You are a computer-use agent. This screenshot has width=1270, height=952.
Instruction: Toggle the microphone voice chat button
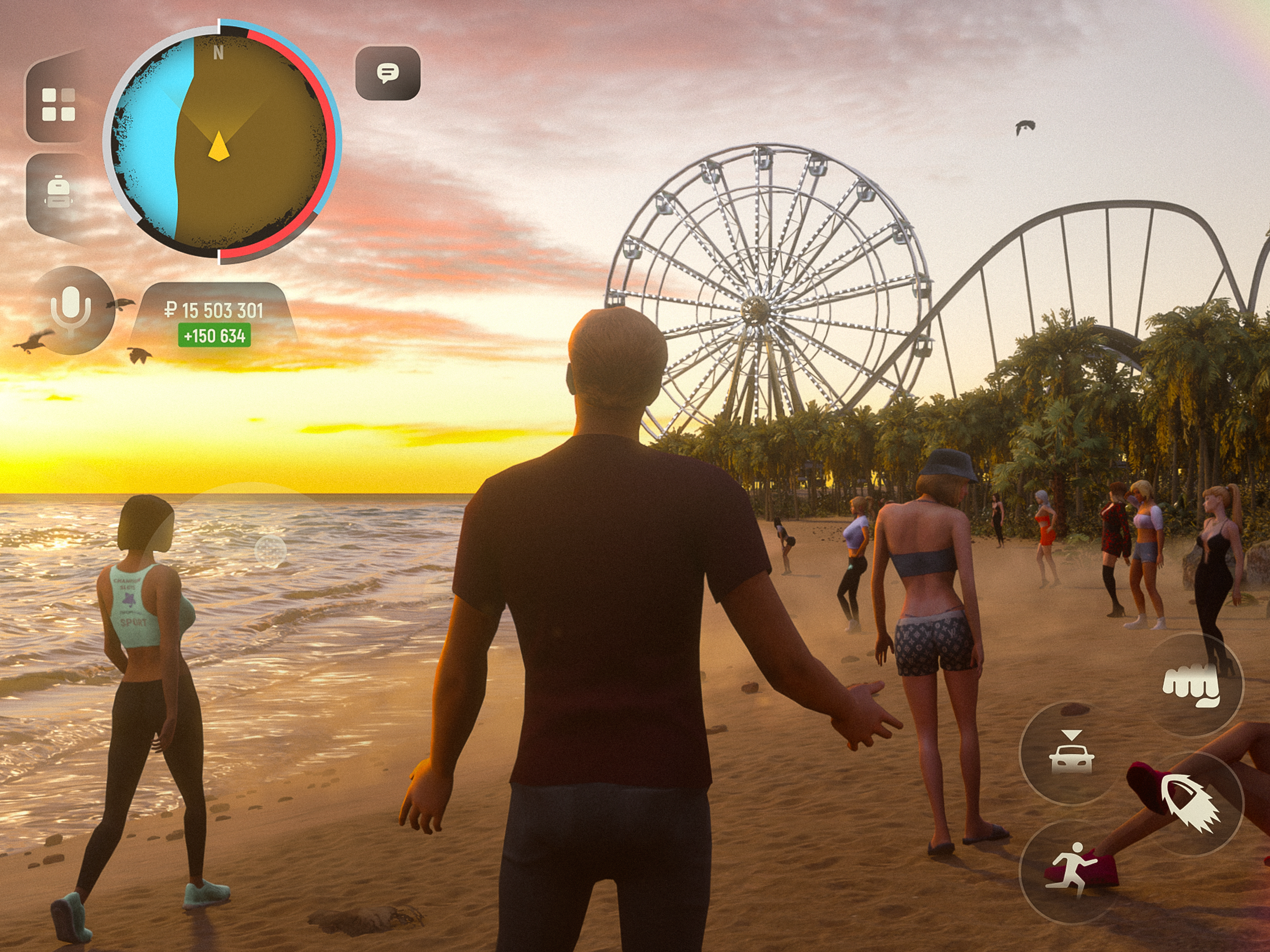pyautogui.click(x=71, y=311)
